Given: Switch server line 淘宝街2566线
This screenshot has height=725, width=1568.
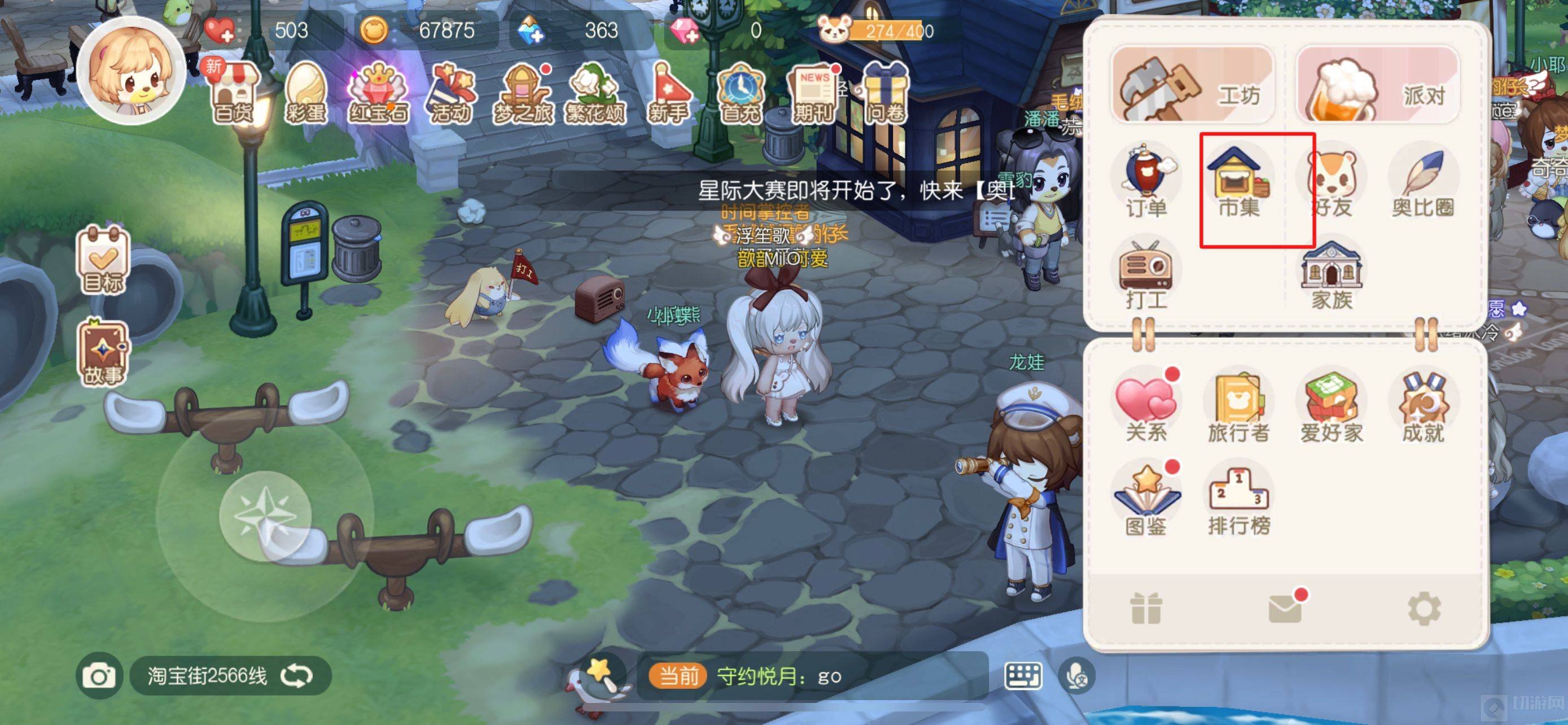Looking at the screenshot, I should (x=297, y=676).
